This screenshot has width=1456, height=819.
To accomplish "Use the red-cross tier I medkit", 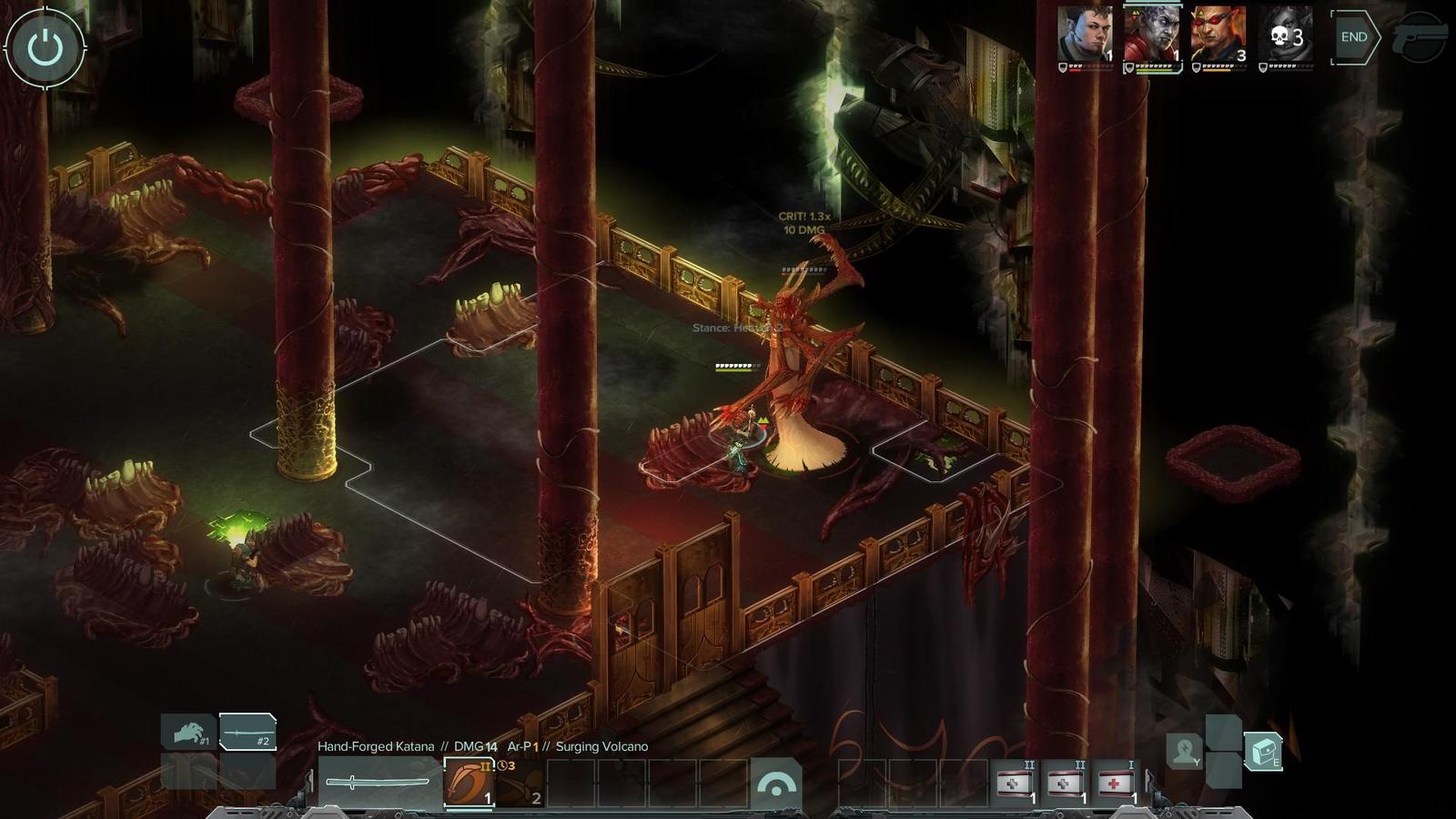I will pos(1117,783).
